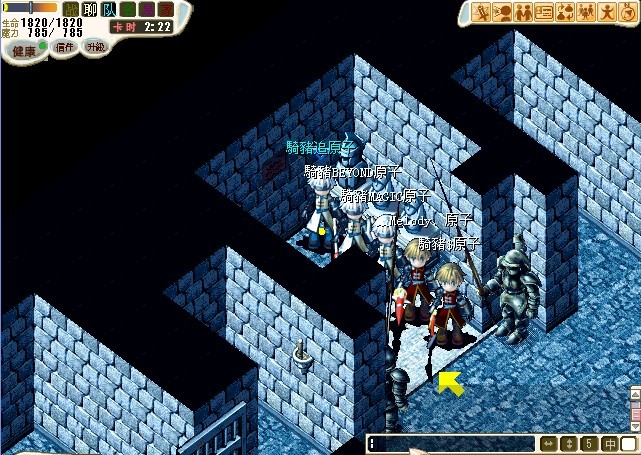Click the 中 font size button
Image resolution: width=641 pixels, height=455 pixels.
(x=609, y=443)
